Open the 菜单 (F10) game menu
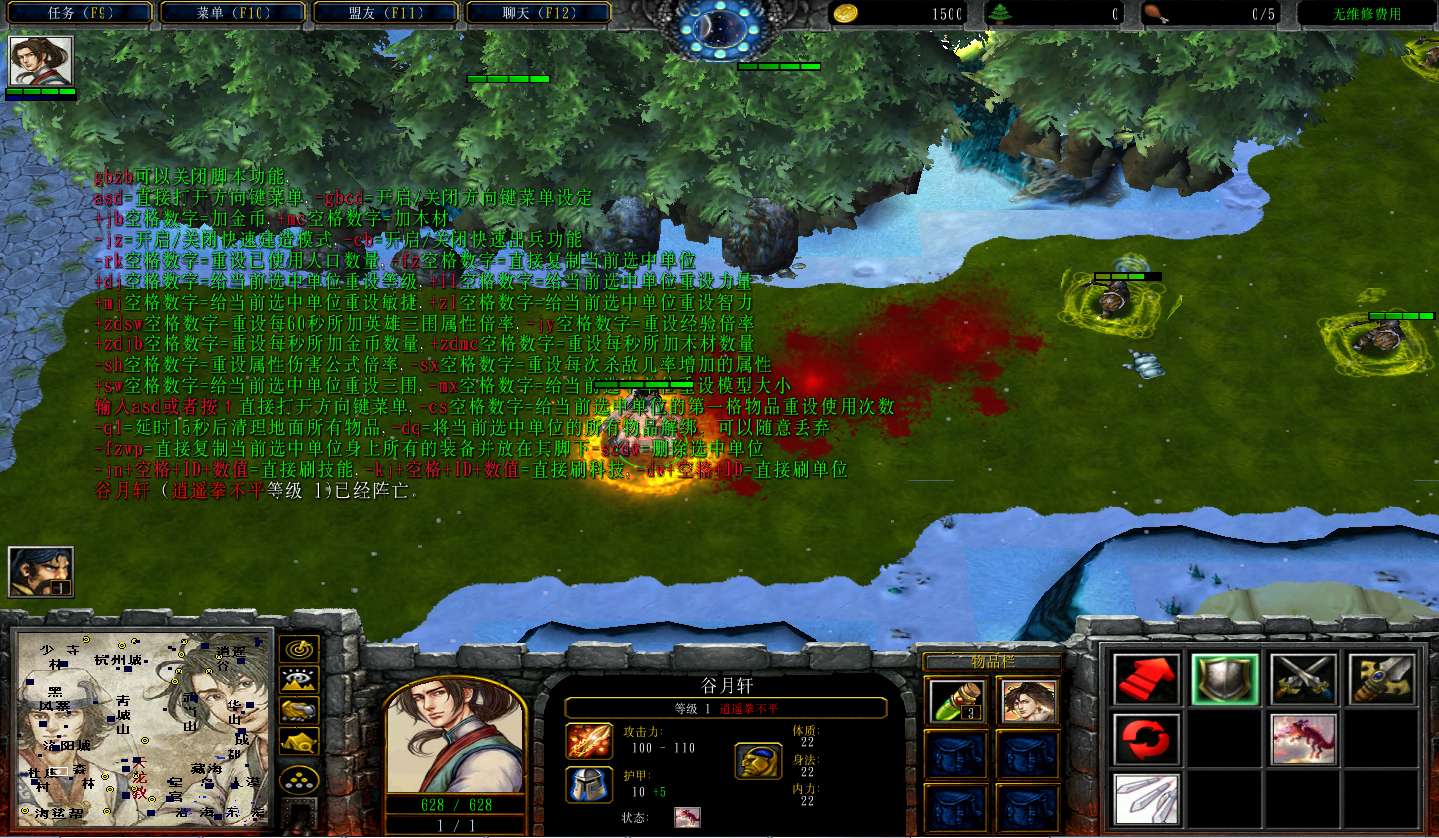1439x838 pixels. click(x=232, y=13)
